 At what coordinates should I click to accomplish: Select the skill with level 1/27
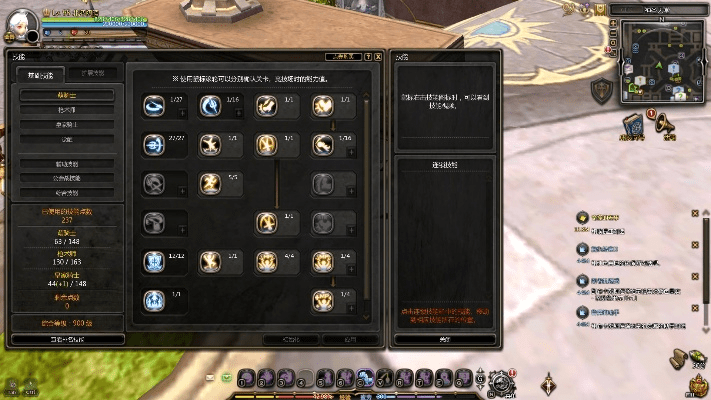click(155, 105)
